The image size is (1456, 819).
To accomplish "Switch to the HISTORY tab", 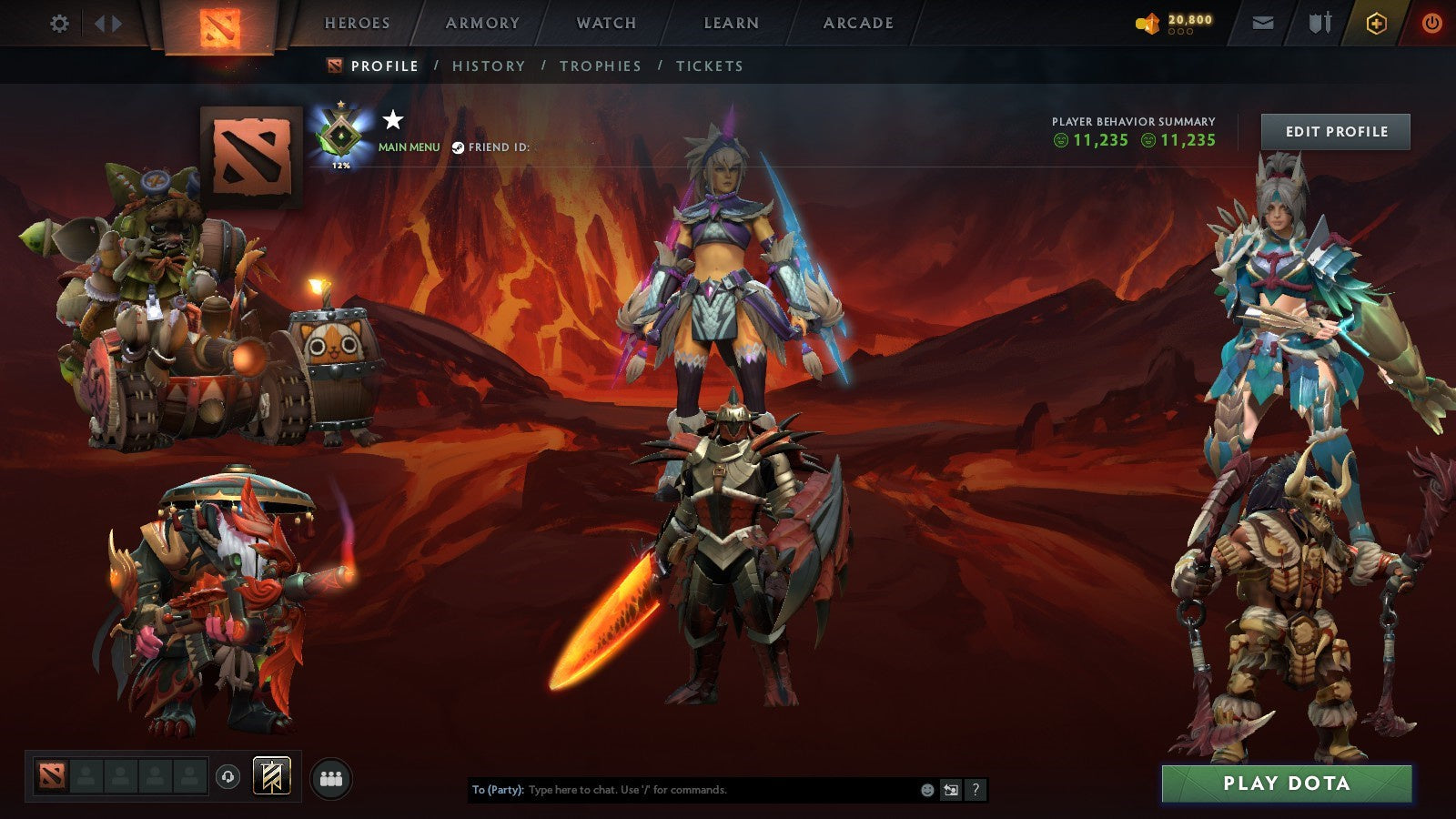I will tap(490, 66).
